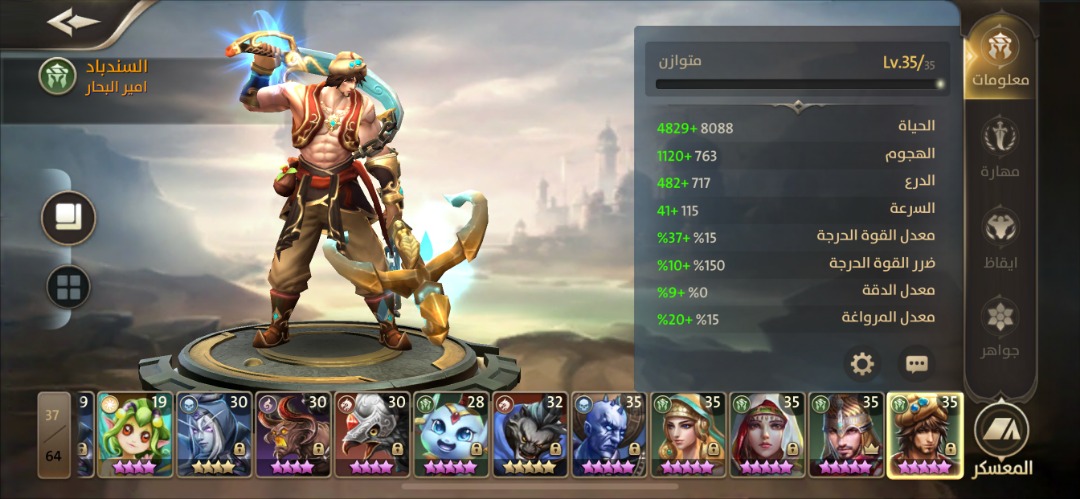Select the green-haired level 19 hero
The image size is (1080, 499).
[x=135, y=434]
